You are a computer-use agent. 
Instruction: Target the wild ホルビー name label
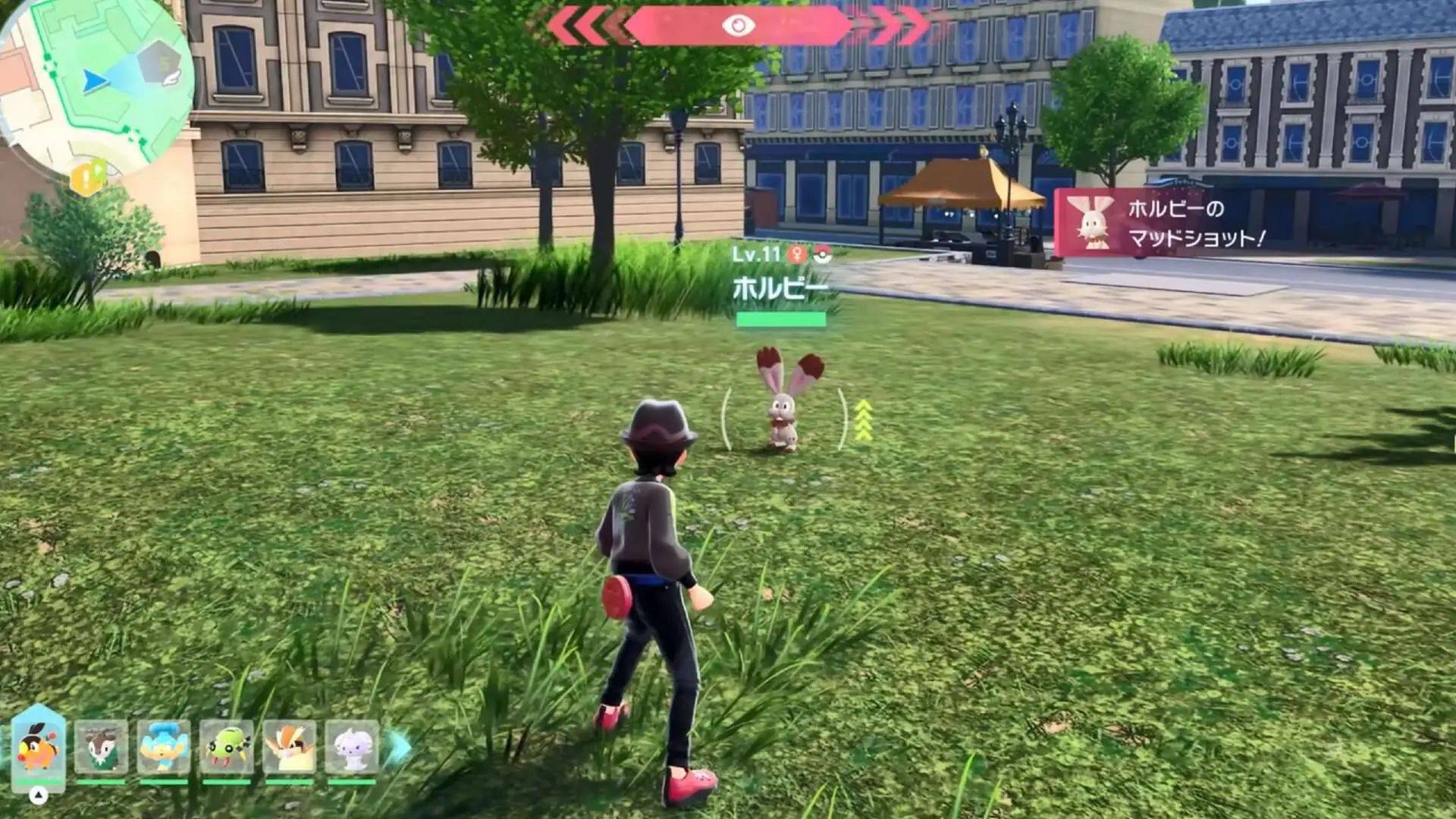[780, 288]
